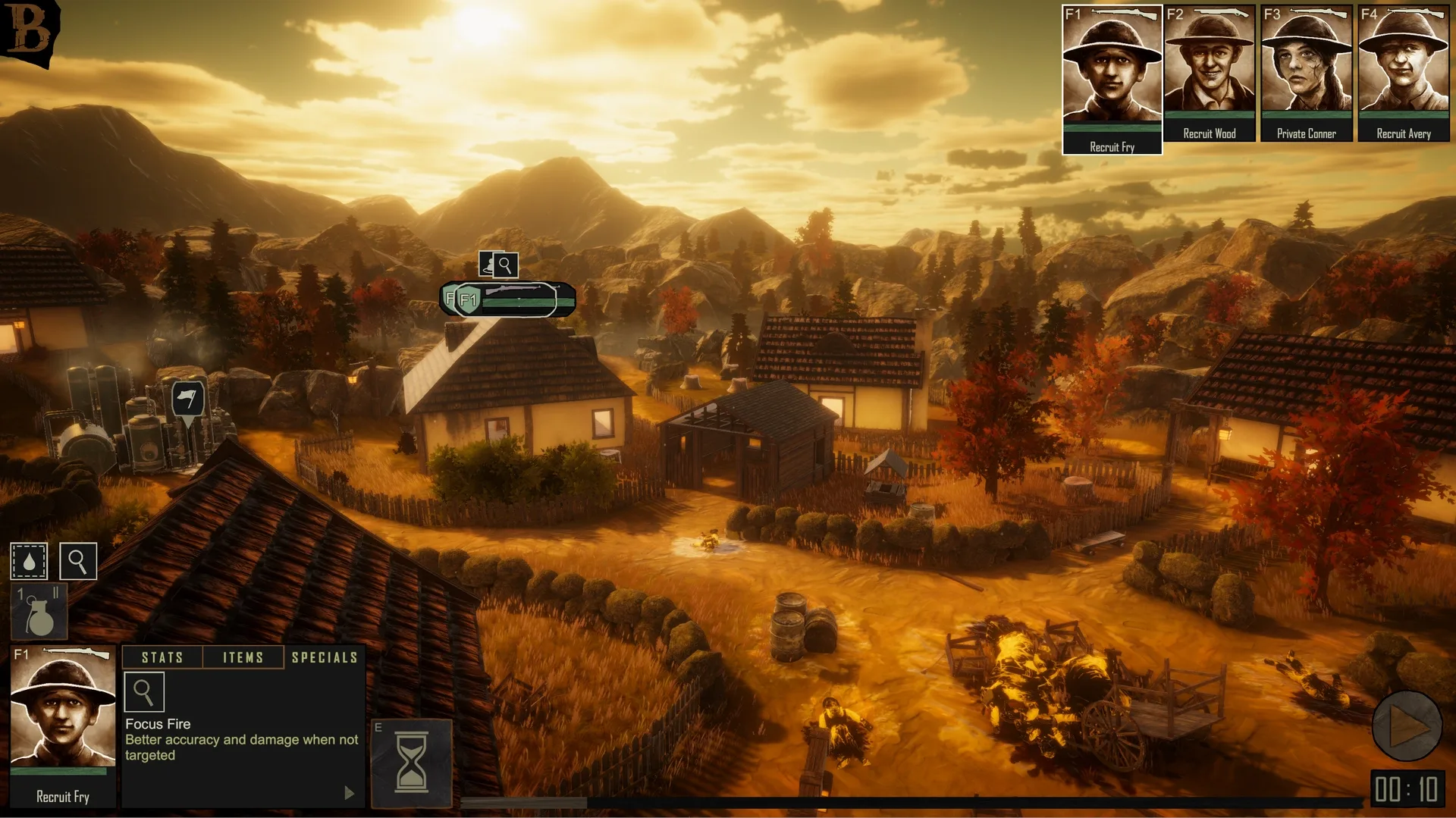
Task: Open the STATS tab
Action: (162, 657)
